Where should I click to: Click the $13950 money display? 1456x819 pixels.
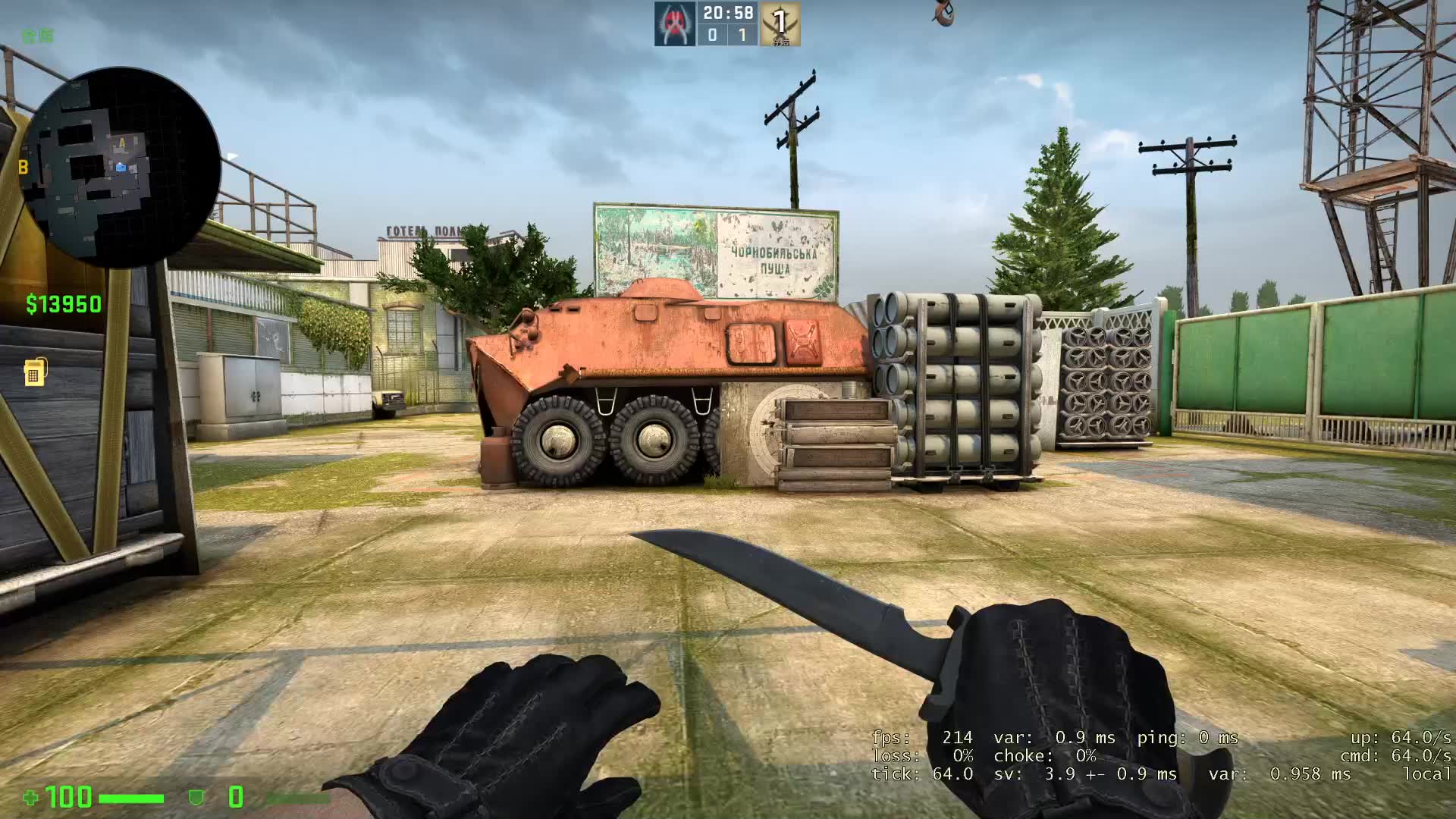click(x=62, y=303)
